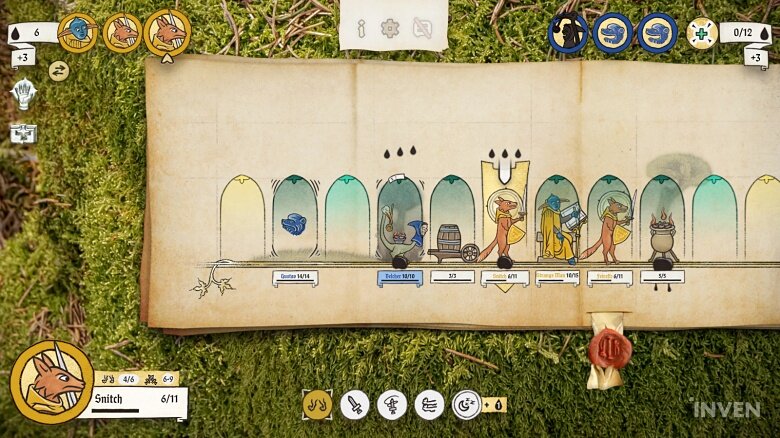This screenshot has height=438, width=780.
Task: Select the flaming cauldron with 5/5 health
Action: (662, 238)
